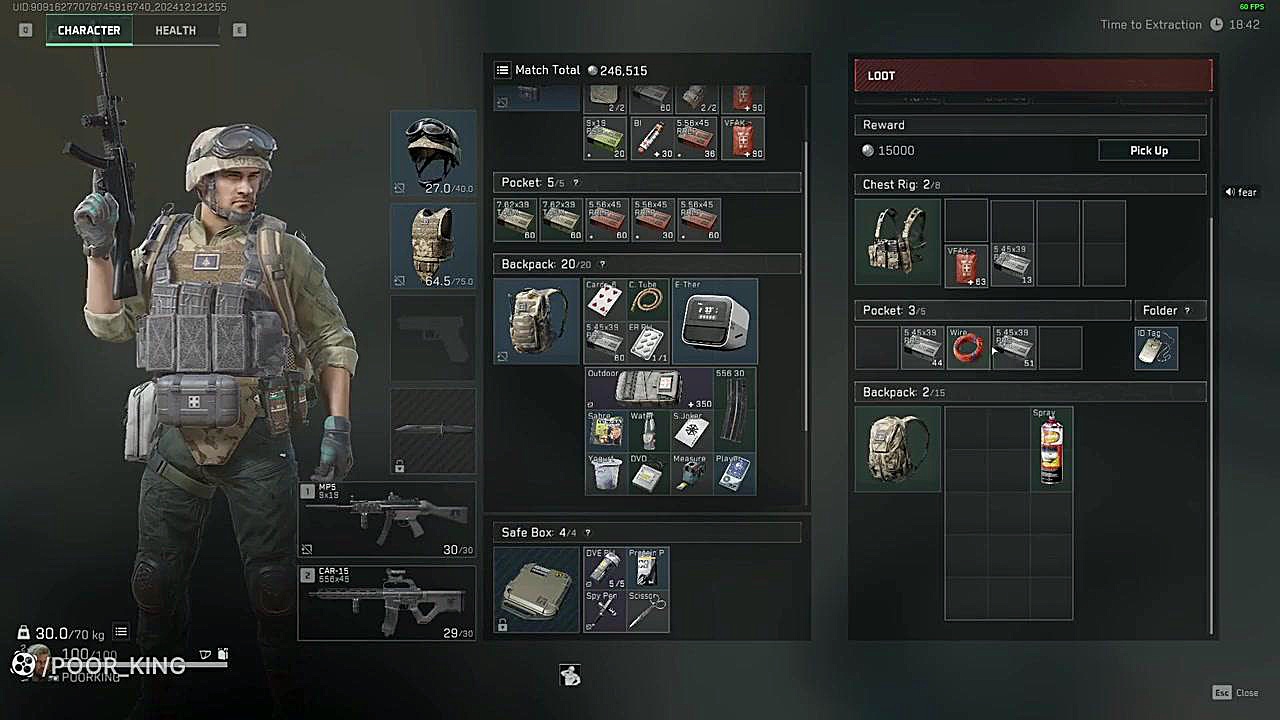Grab the red Wire from loot pocket
Screen dimensions: 1280x720
tap(967, 348)
